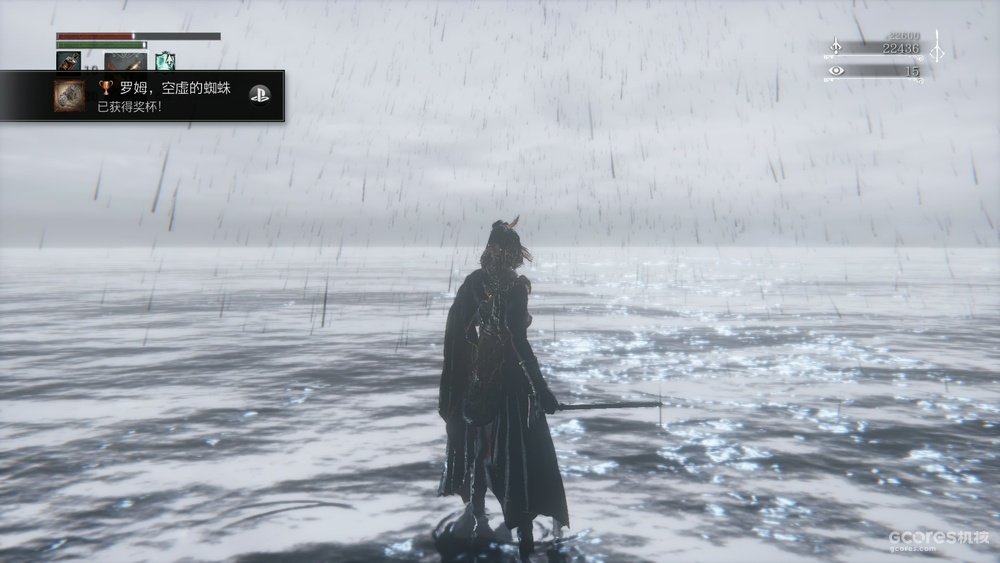Screen dimensions: 1000x563
Task: Select the quicksilver bullet slot
Action: 125,61
